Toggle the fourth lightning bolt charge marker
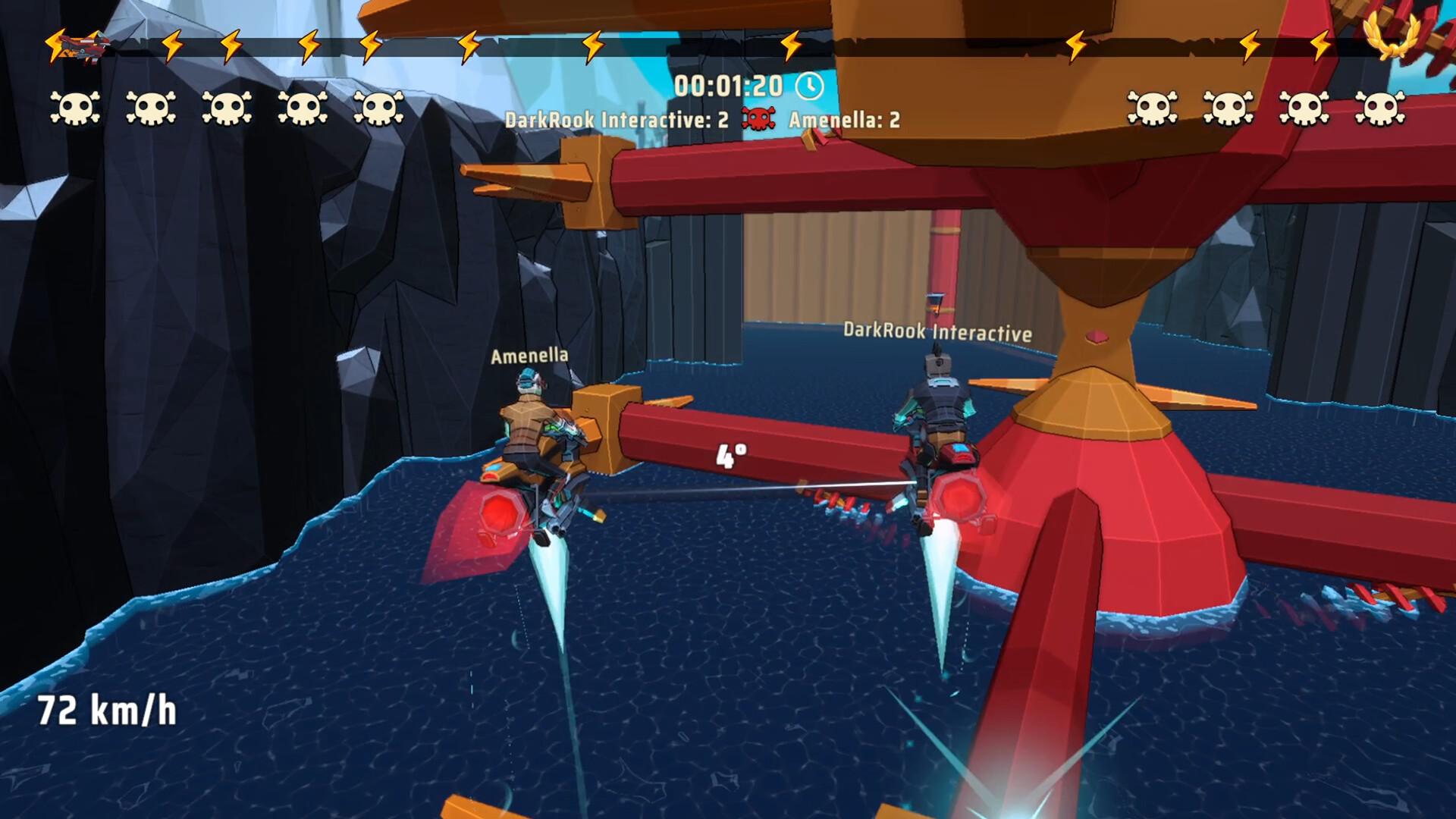1456x819 pixels. pyautogui.click(x=372, y=45)
